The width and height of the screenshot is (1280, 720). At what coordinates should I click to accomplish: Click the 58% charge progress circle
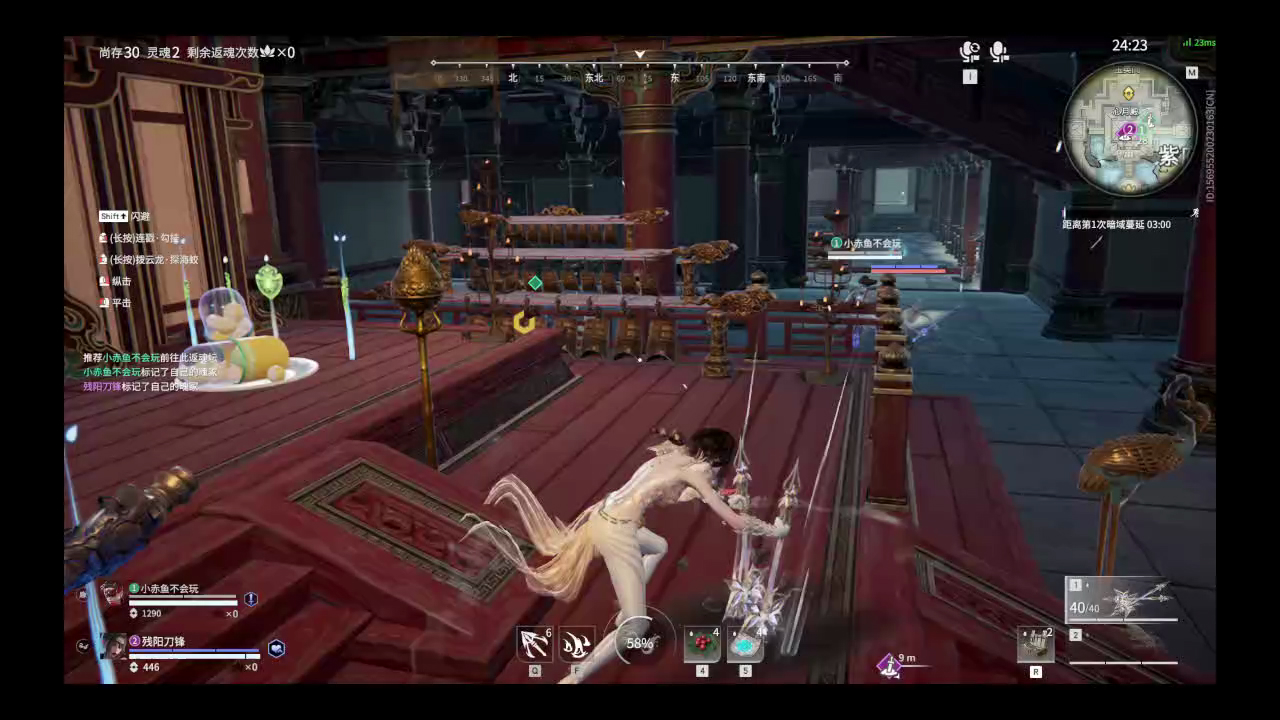(640, 644)
